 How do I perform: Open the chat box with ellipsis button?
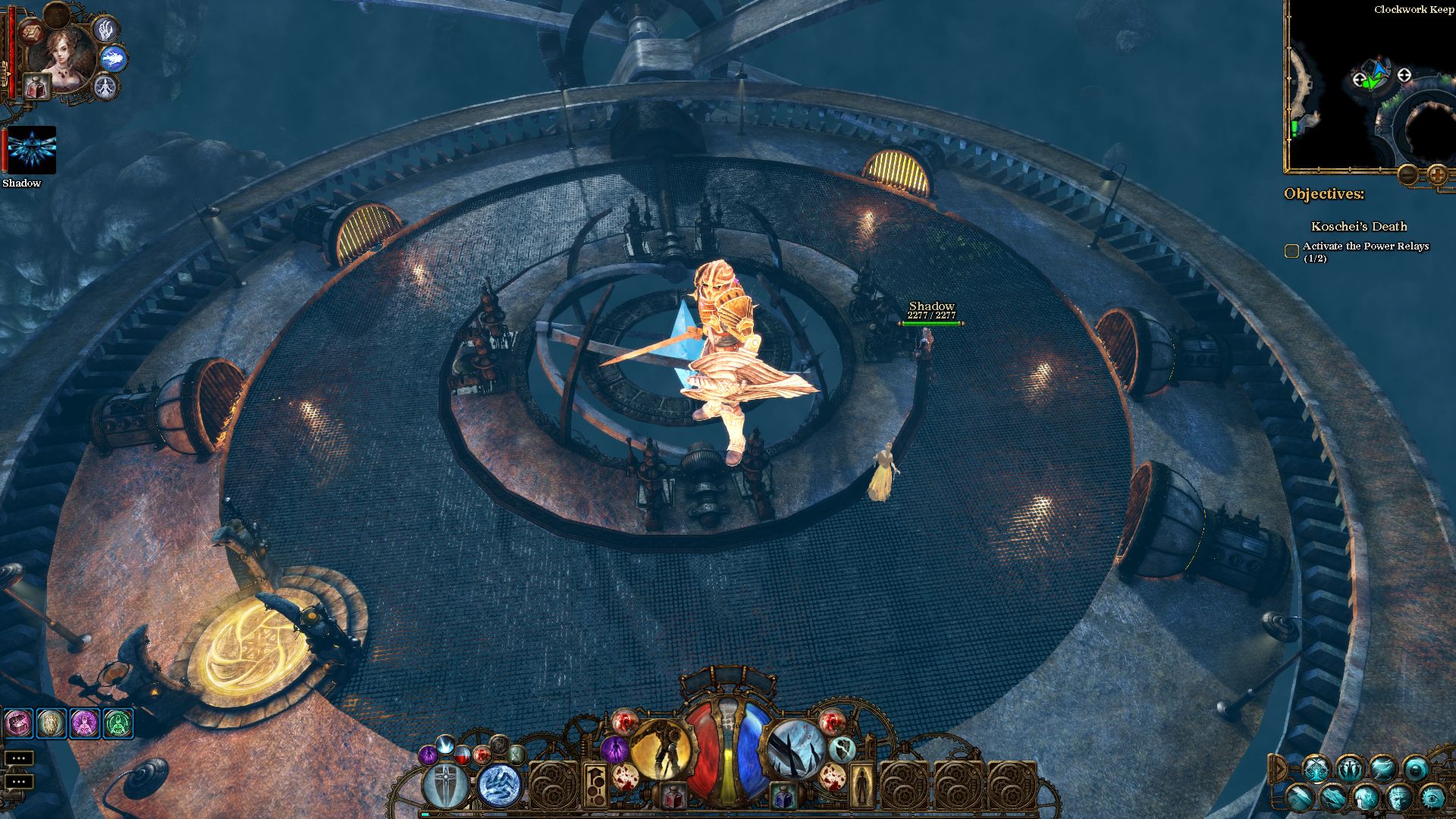click(18, 758)
